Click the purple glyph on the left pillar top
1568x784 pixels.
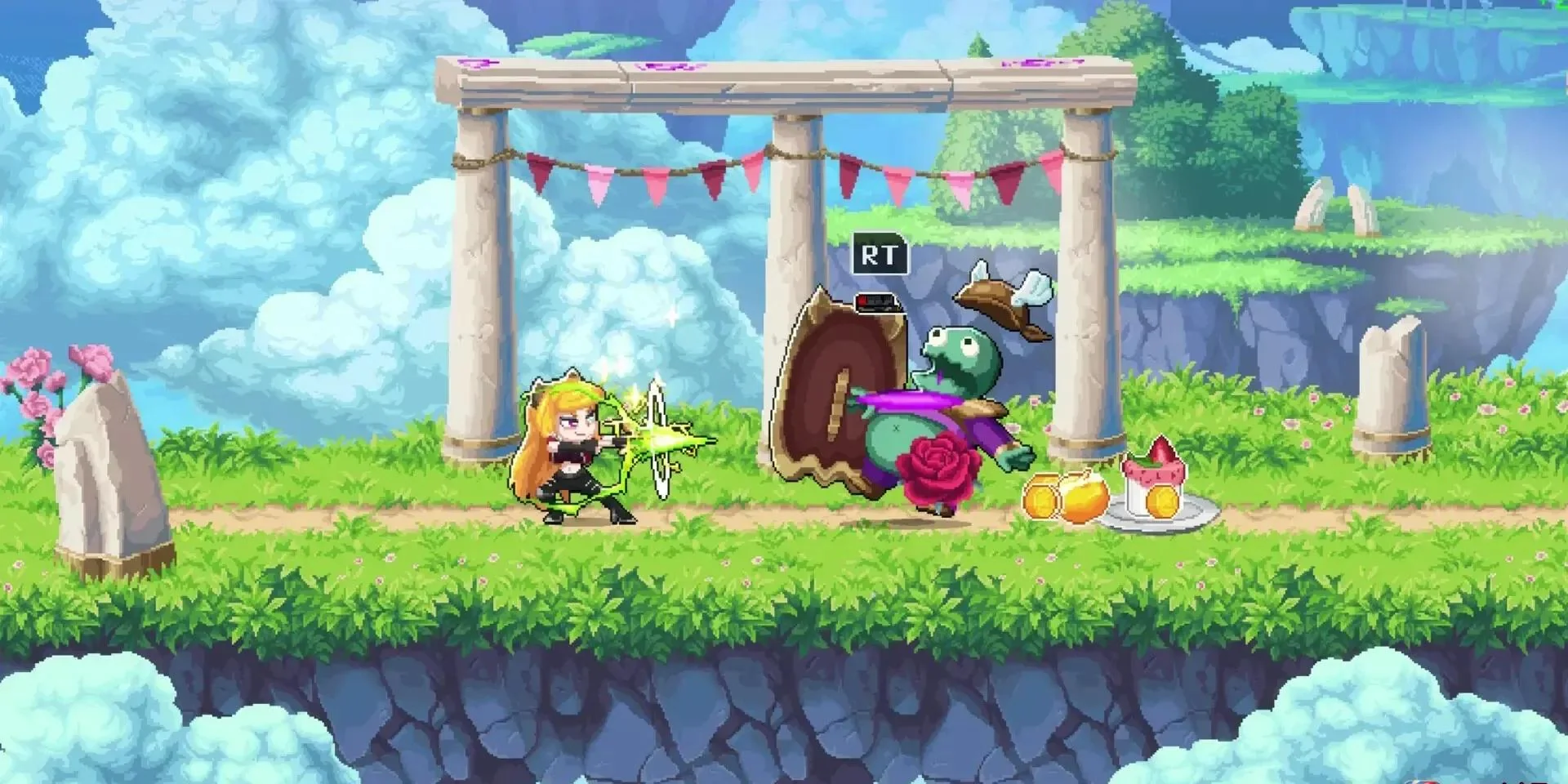(x=478, y=61)
